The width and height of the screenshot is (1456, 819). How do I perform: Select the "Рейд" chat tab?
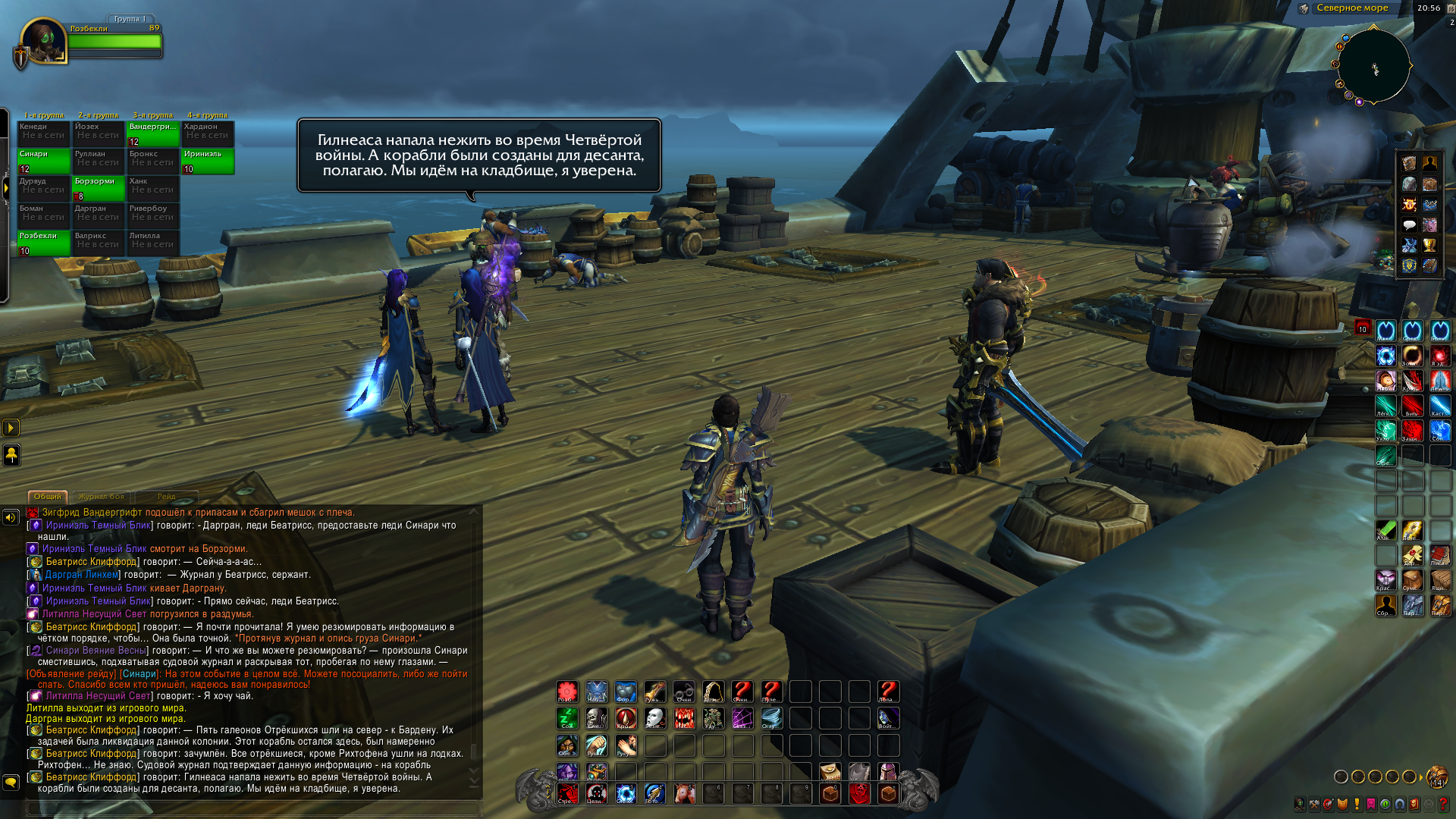click(166, 497)
